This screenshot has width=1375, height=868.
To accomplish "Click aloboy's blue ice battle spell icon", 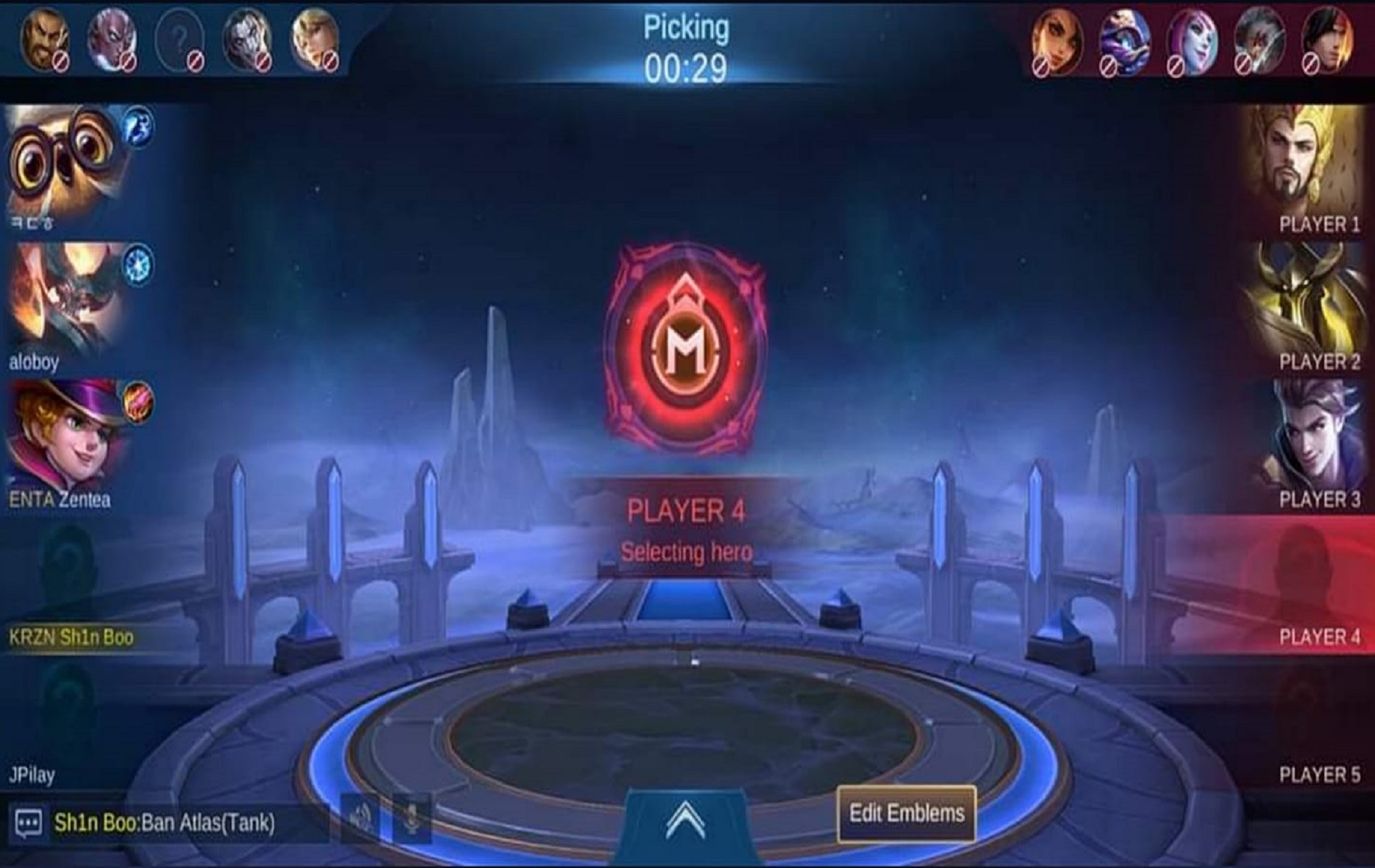I will 137,263.
